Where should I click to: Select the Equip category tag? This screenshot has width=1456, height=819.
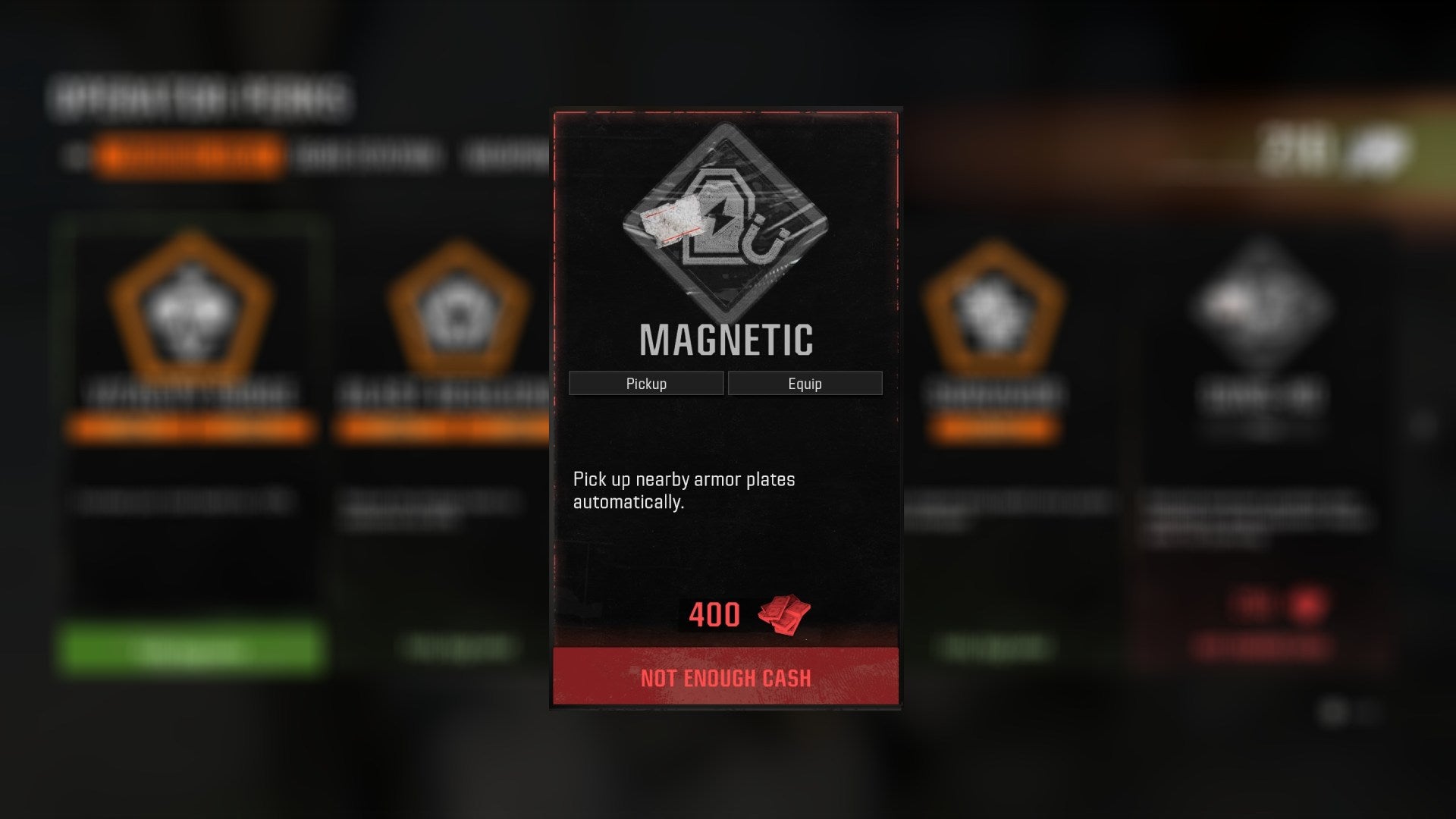pos(806,383)
